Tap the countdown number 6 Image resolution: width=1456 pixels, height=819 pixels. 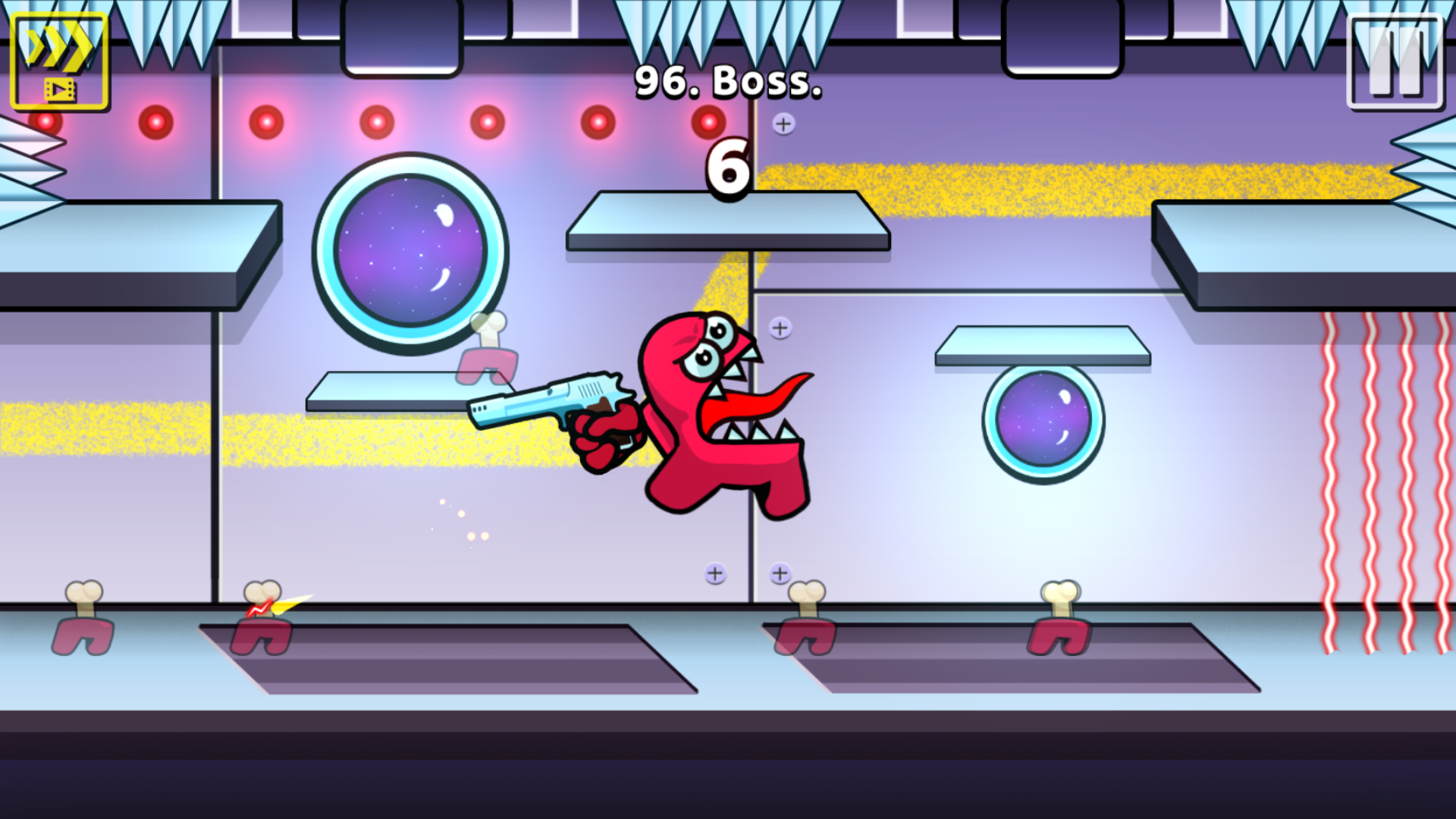tap(726, 168)
